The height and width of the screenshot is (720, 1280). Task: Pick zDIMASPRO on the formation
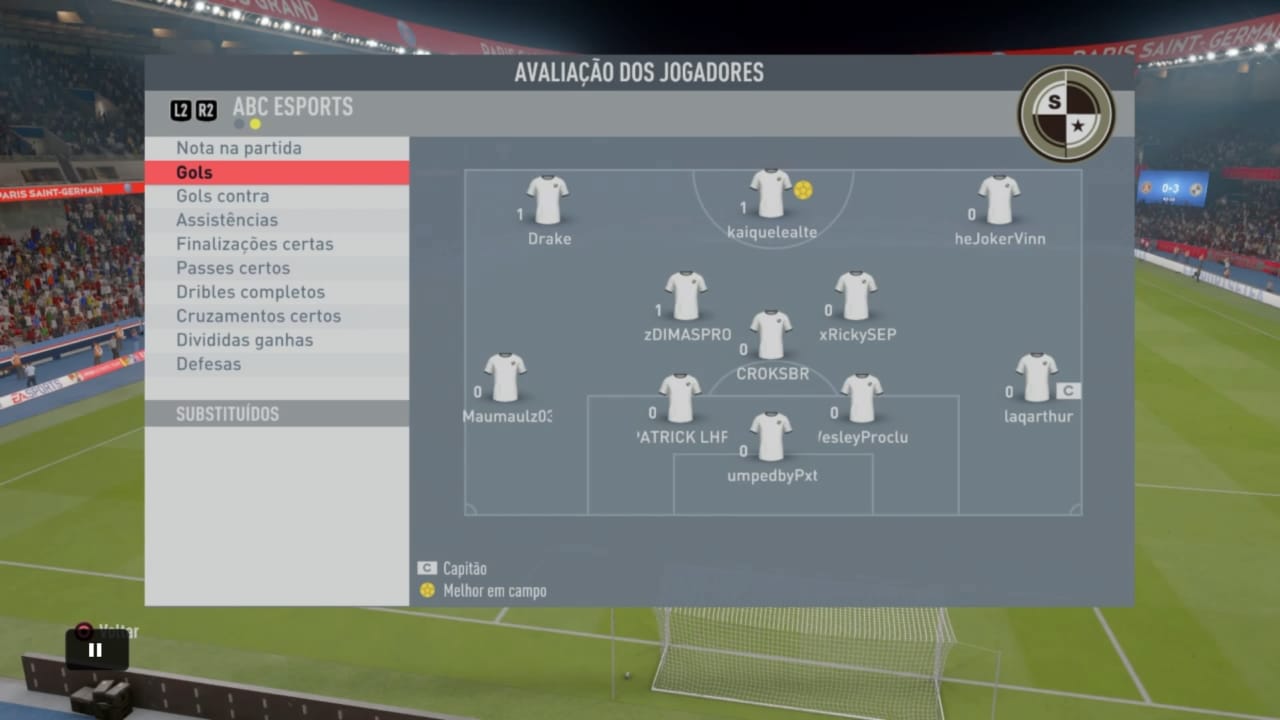point(686,295)
